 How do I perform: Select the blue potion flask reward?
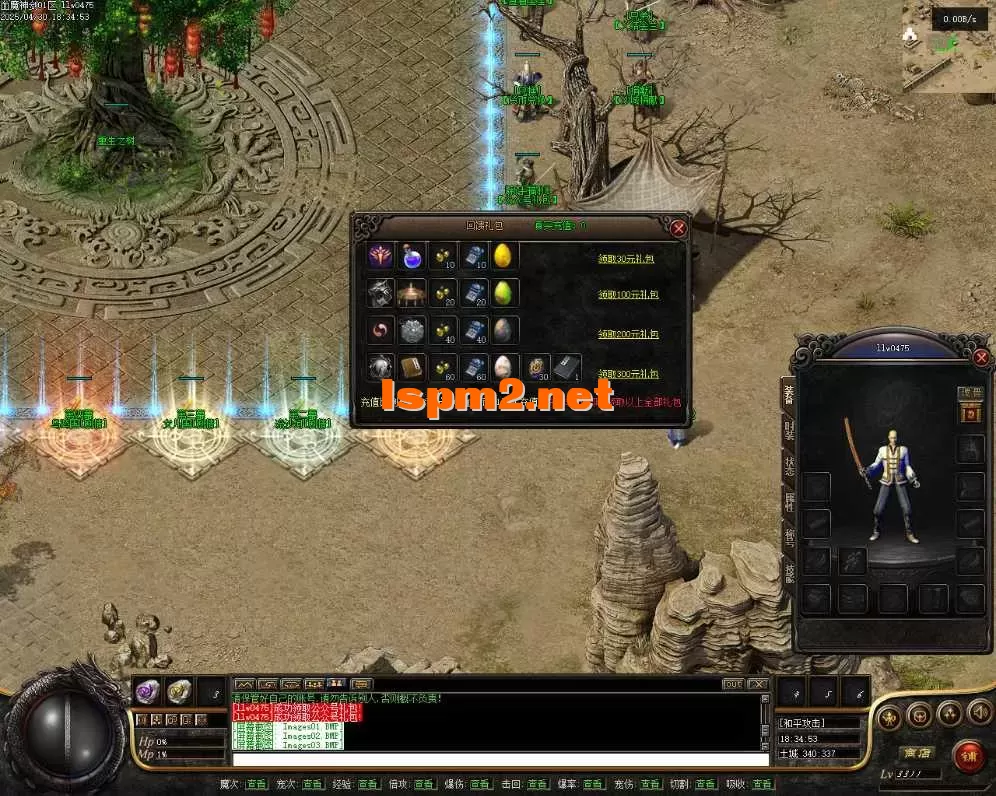pyautogui.click(x=411, y=256)
